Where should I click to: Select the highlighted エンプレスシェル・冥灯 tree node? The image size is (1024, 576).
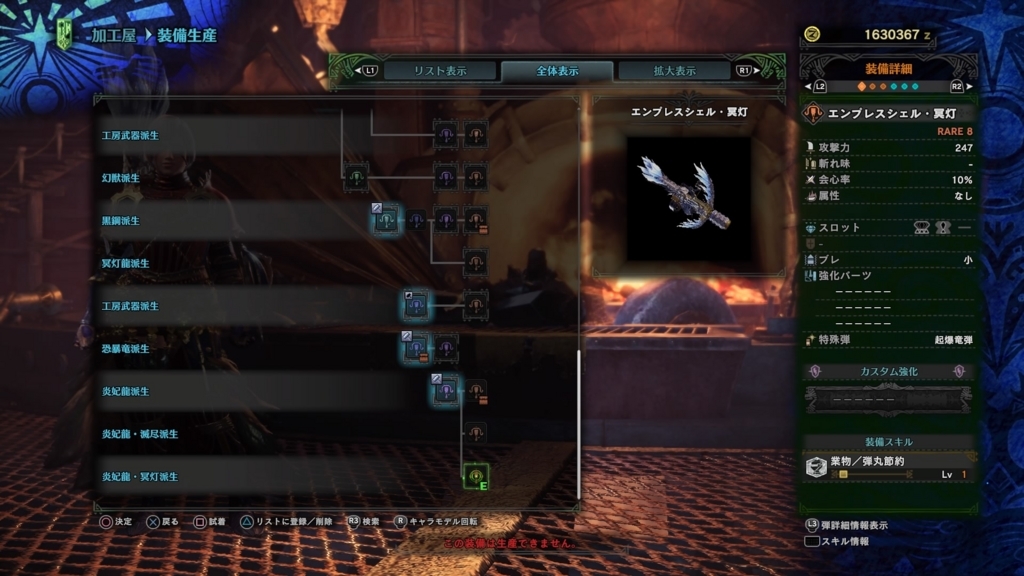pyautogui.click(x=476, y=476)
